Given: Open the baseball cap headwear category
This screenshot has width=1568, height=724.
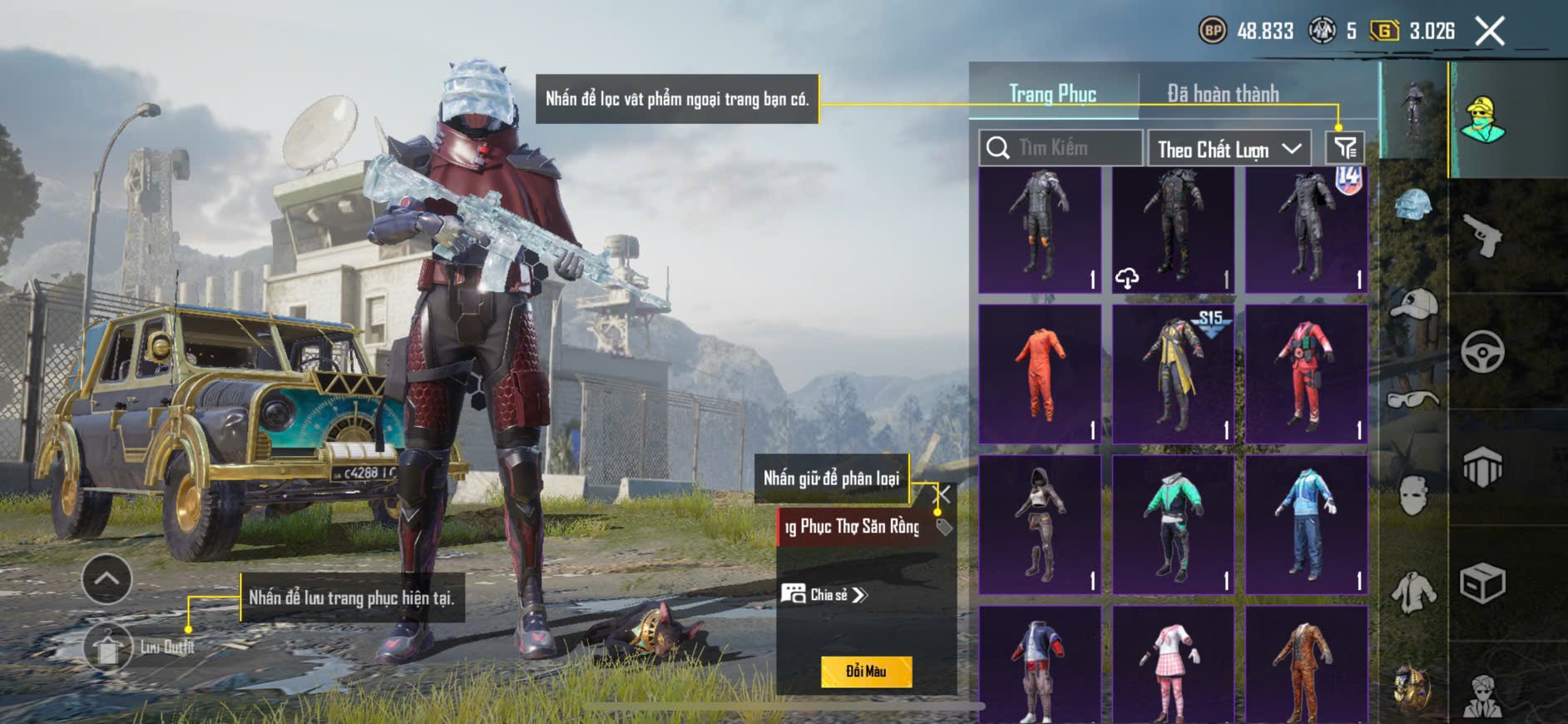Looking at the screenshot, I should point(1413,306).
